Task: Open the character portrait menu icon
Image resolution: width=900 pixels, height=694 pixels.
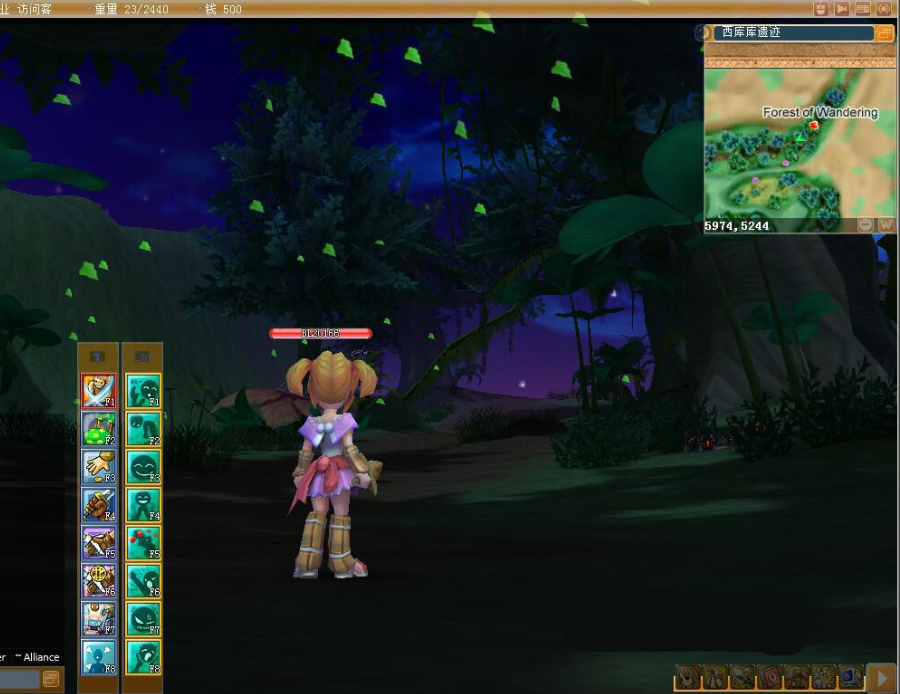Action: click(x=689, y=678)
